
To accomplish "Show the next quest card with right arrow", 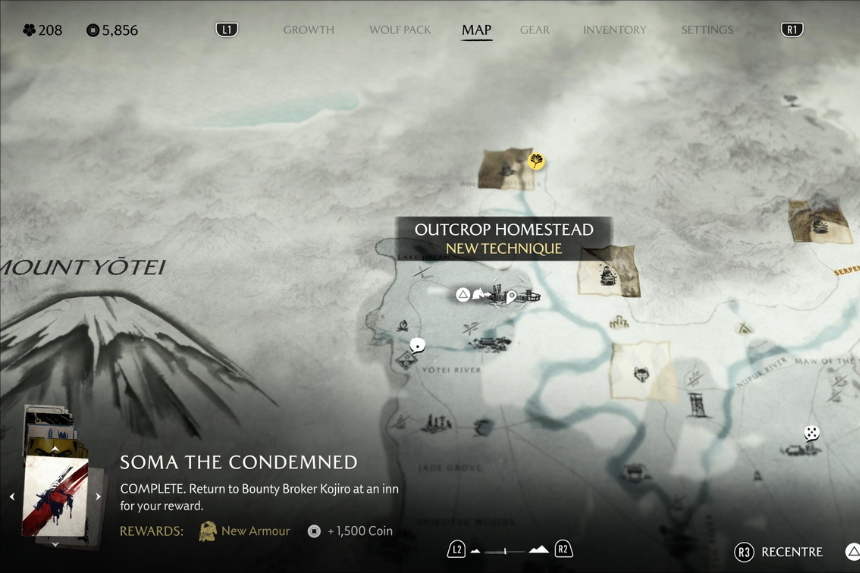I will (98, 497).
